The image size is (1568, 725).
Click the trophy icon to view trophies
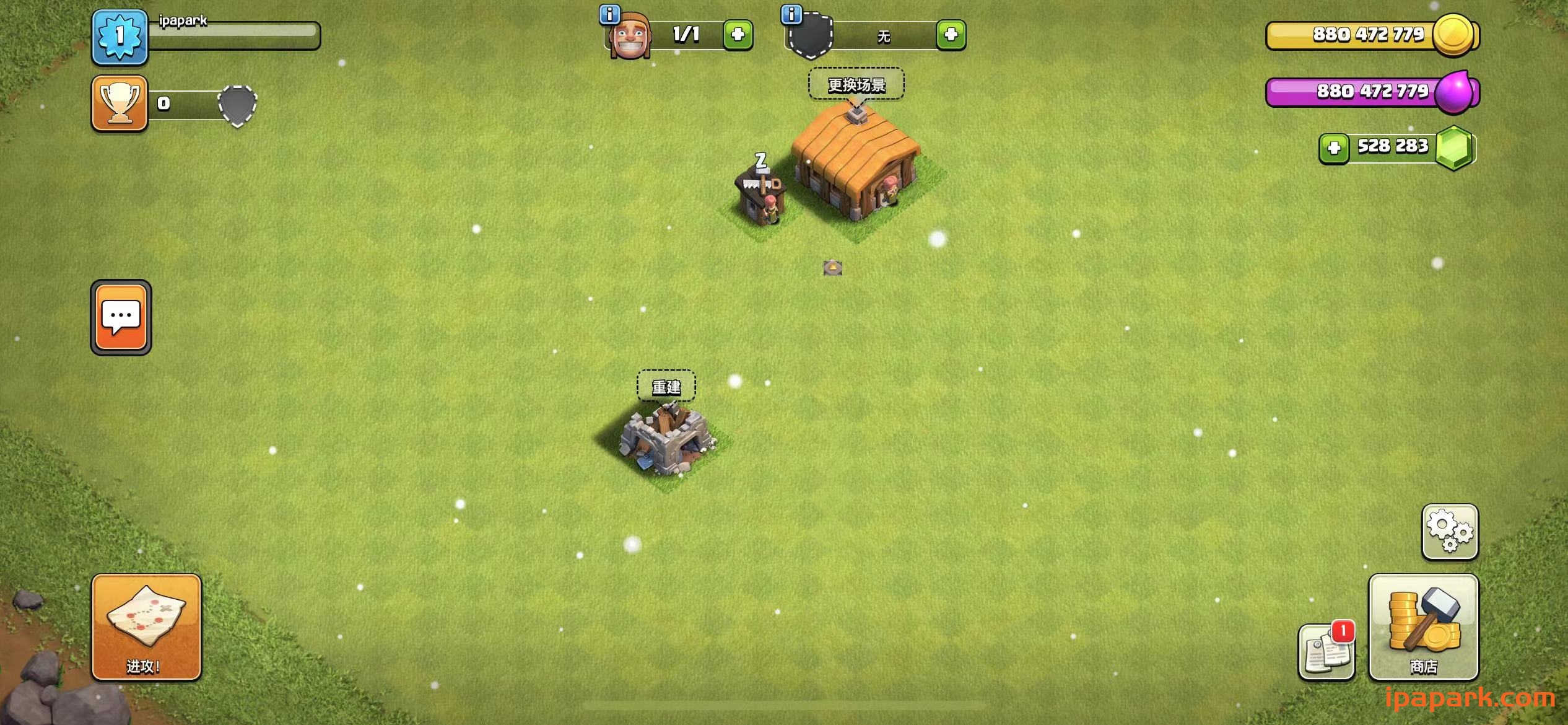(x=120, y=103)
